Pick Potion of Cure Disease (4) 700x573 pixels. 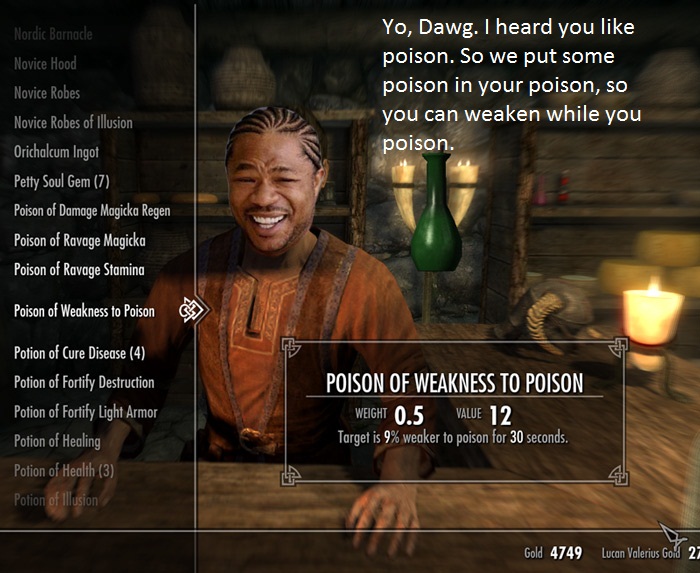[x=79, y=353]
